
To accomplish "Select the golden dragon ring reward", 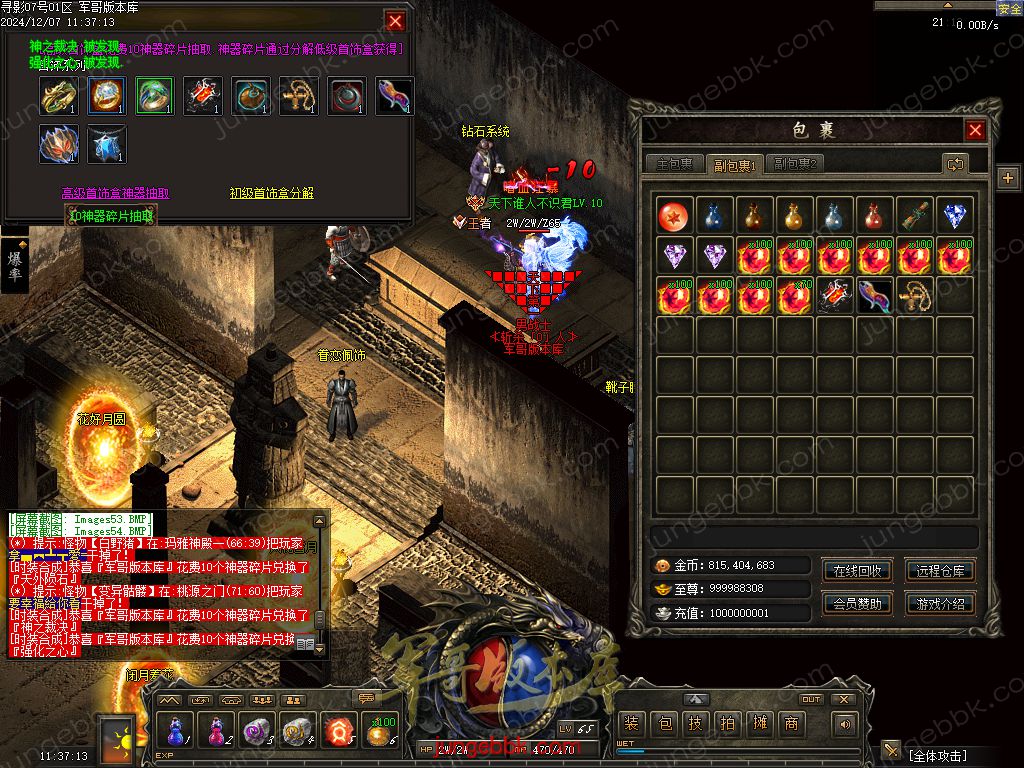I will [x=59, y=96].
